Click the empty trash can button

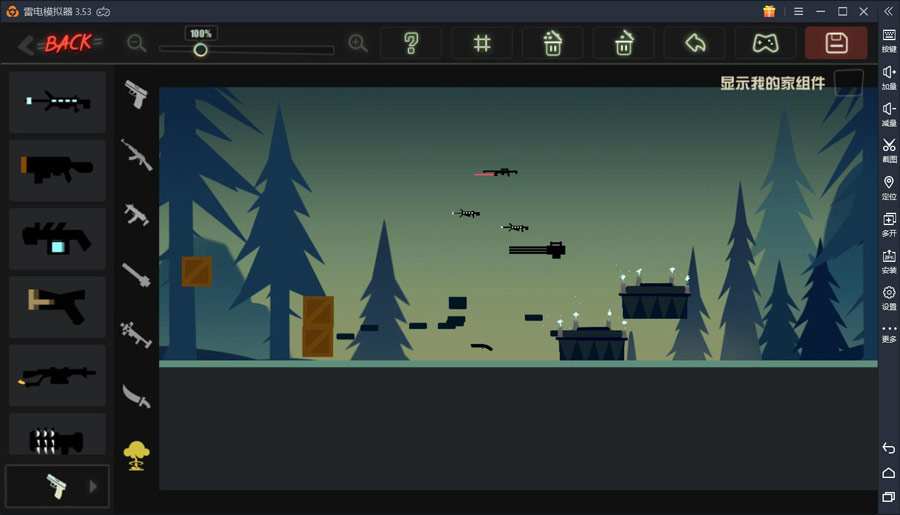pos(624,43)
